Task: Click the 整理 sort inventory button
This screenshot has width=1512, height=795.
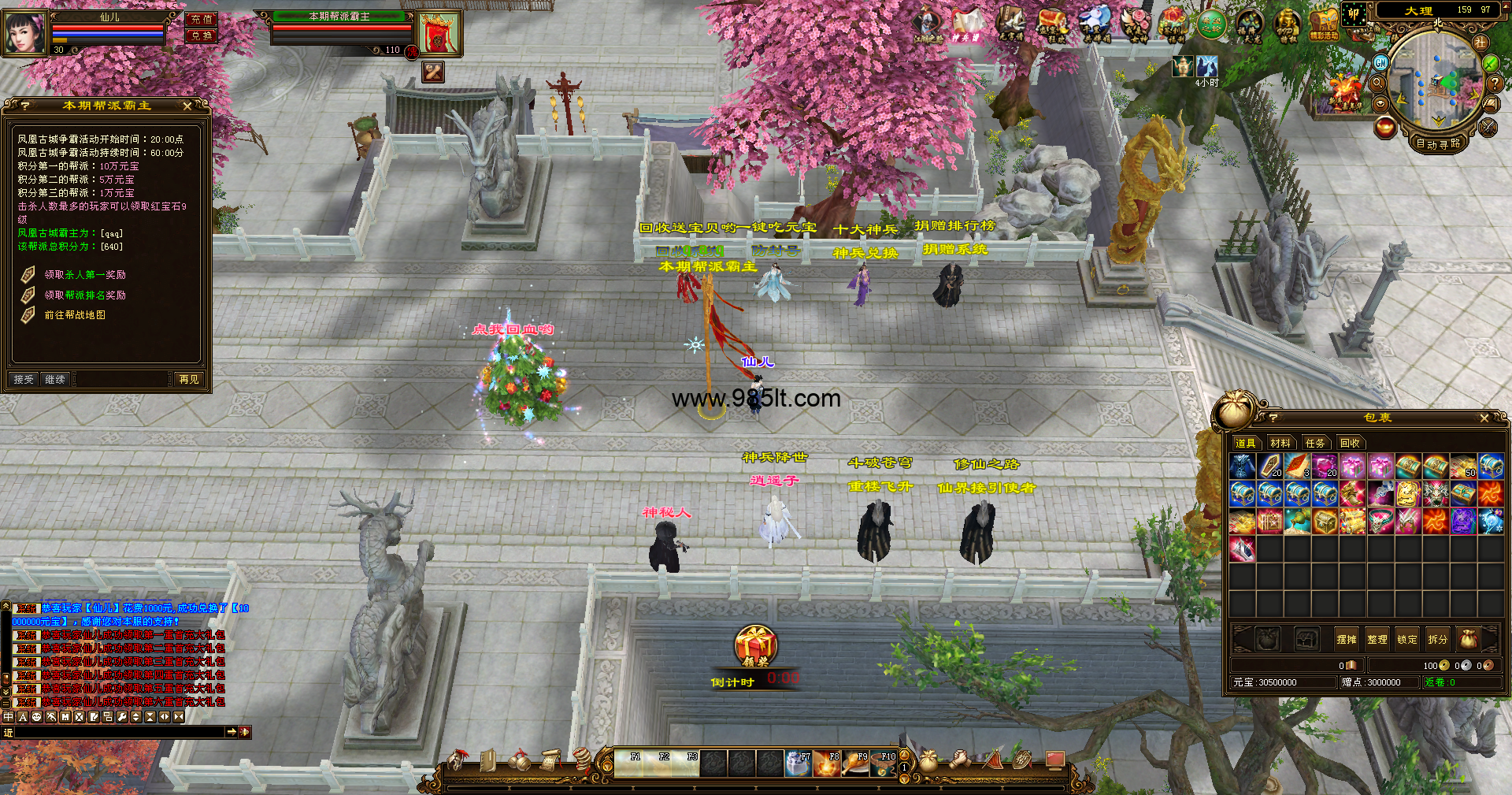Action: click(x=1377, y=640)
